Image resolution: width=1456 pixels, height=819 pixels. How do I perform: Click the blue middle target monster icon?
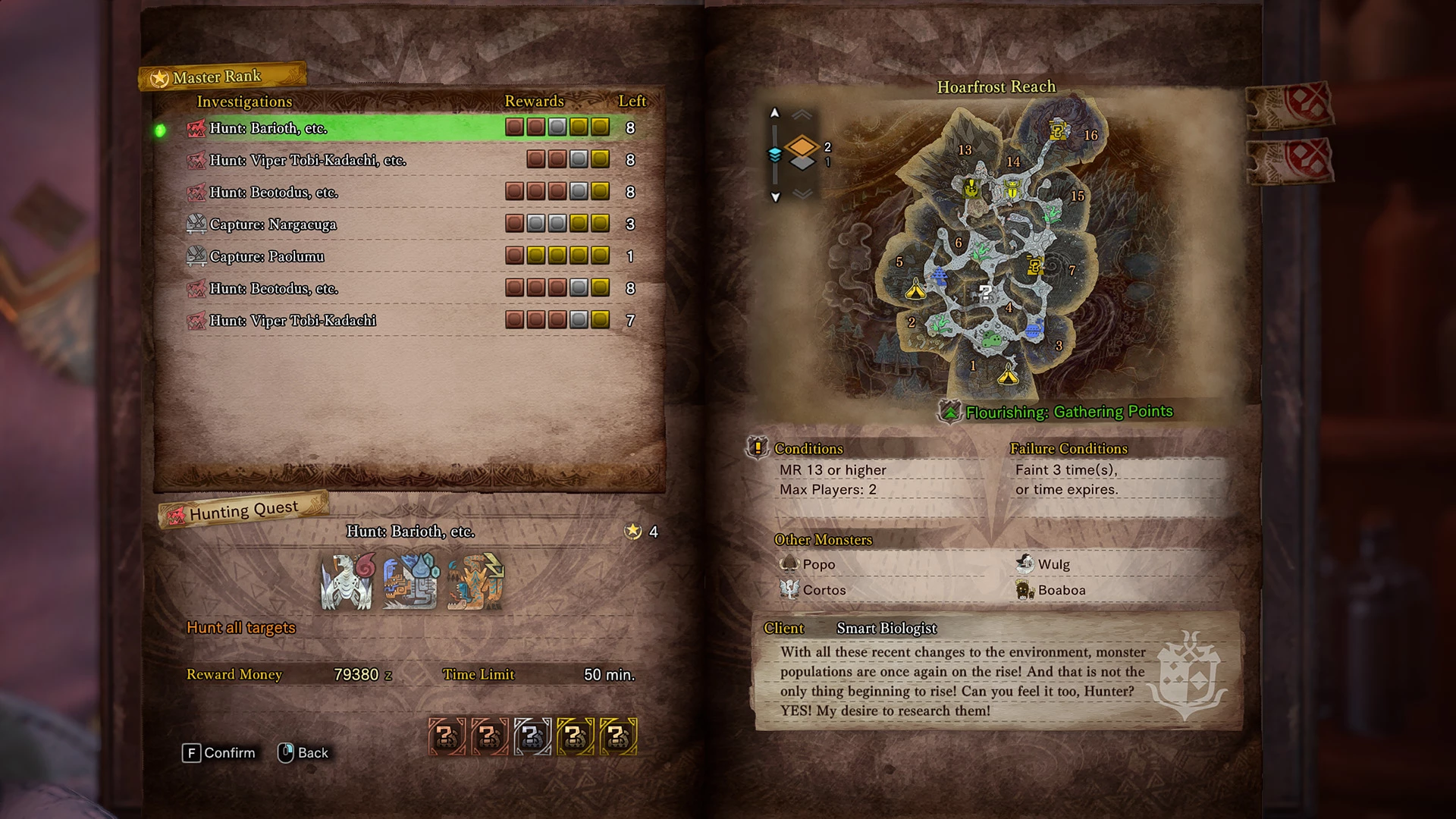click(411, 582)
